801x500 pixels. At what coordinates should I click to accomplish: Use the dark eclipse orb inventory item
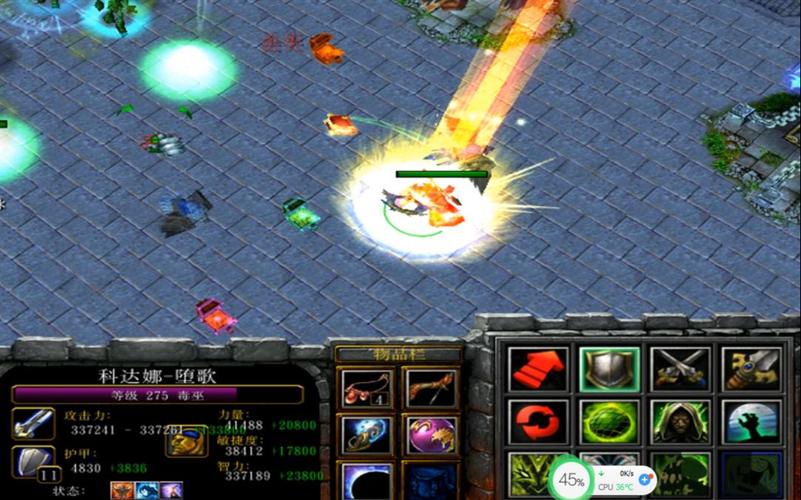(x=365, y=482)
